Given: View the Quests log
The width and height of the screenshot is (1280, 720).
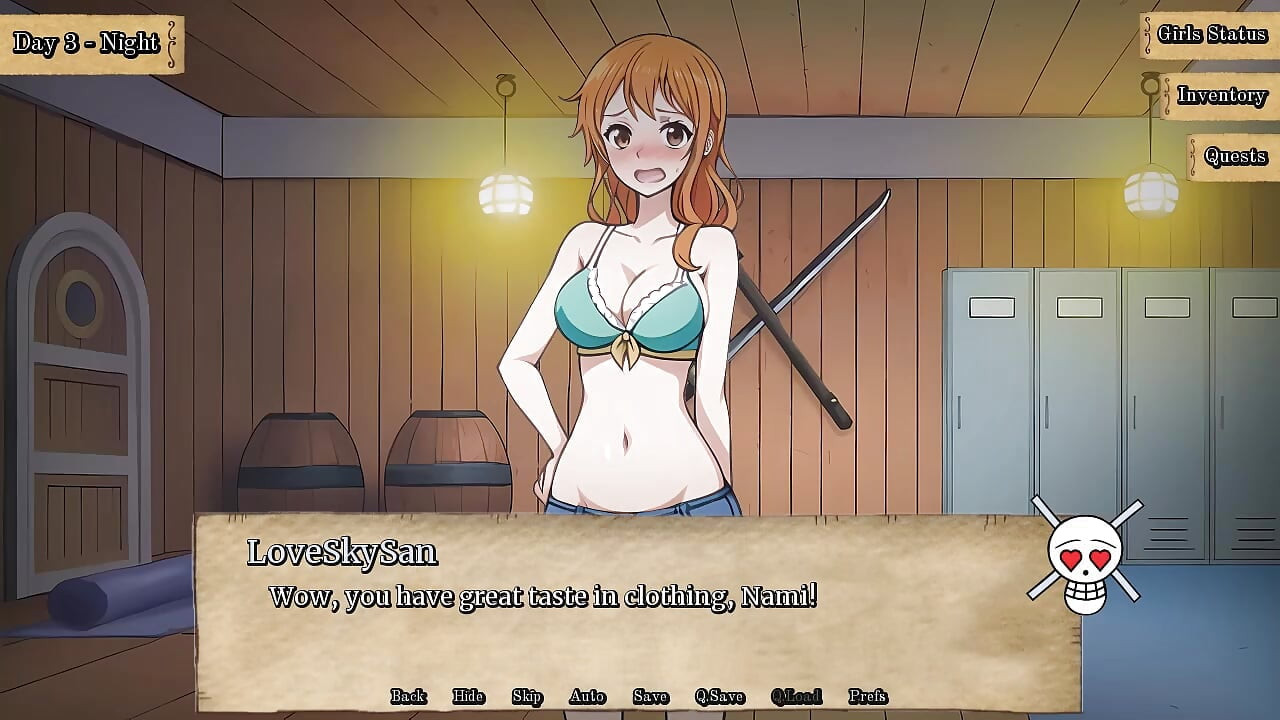Looking at the screenshot, I should [1233, 156].
